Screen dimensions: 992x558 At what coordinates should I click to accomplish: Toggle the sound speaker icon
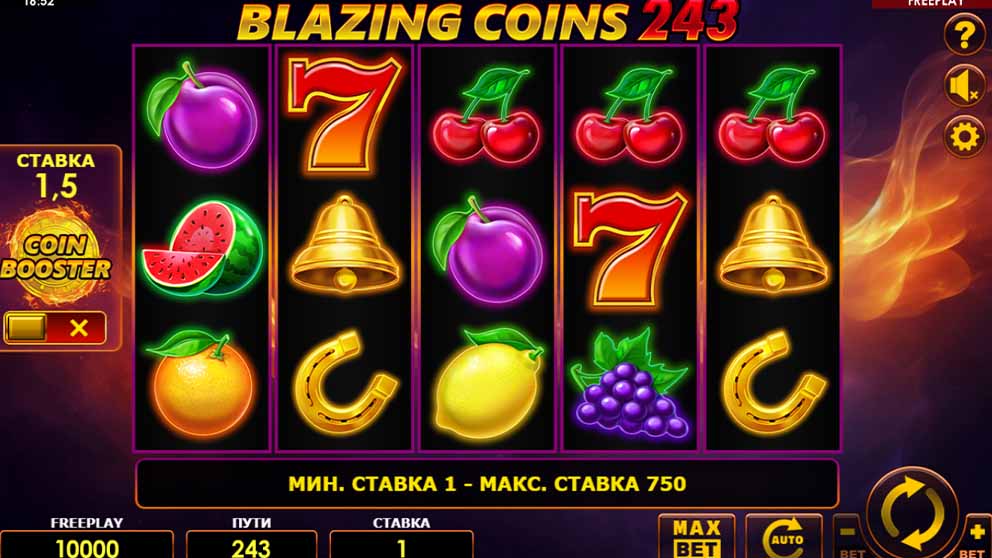[x=964, y=87]
